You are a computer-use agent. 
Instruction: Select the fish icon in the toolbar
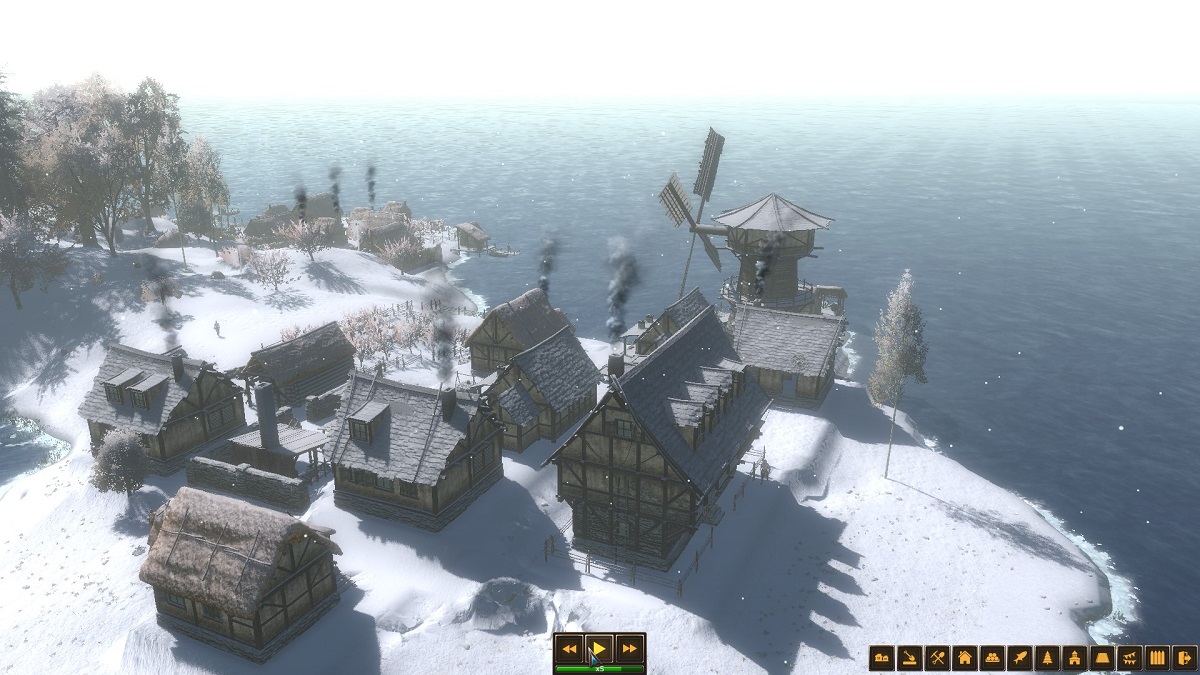1019,657
